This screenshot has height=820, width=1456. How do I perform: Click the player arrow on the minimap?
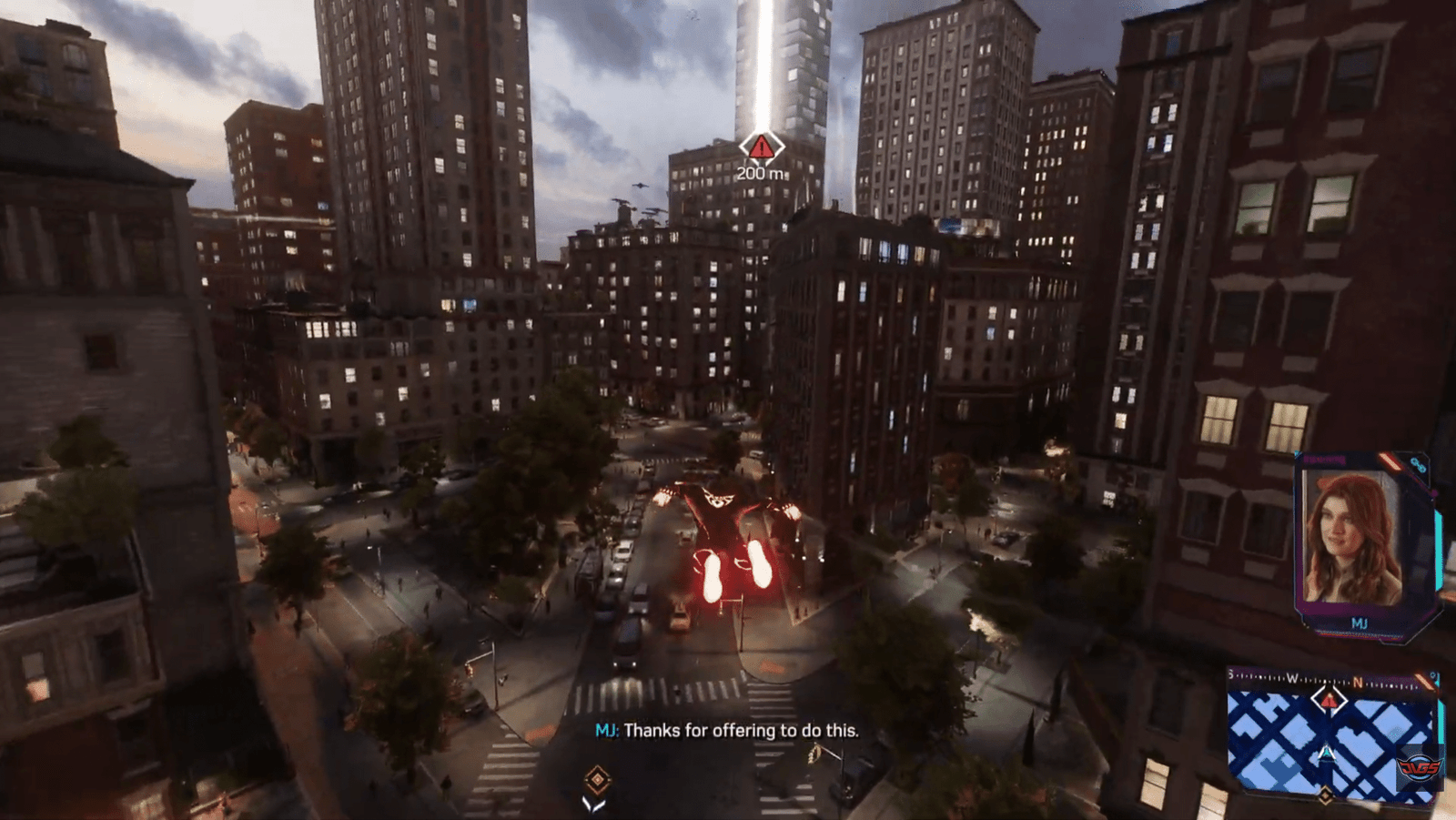click(1327, 753)
